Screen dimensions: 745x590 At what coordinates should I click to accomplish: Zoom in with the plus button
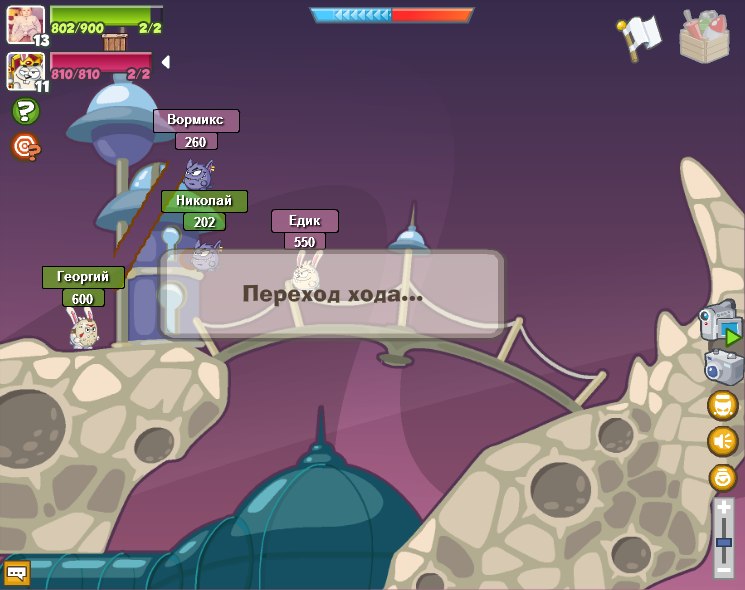click(x=723, y=508)
